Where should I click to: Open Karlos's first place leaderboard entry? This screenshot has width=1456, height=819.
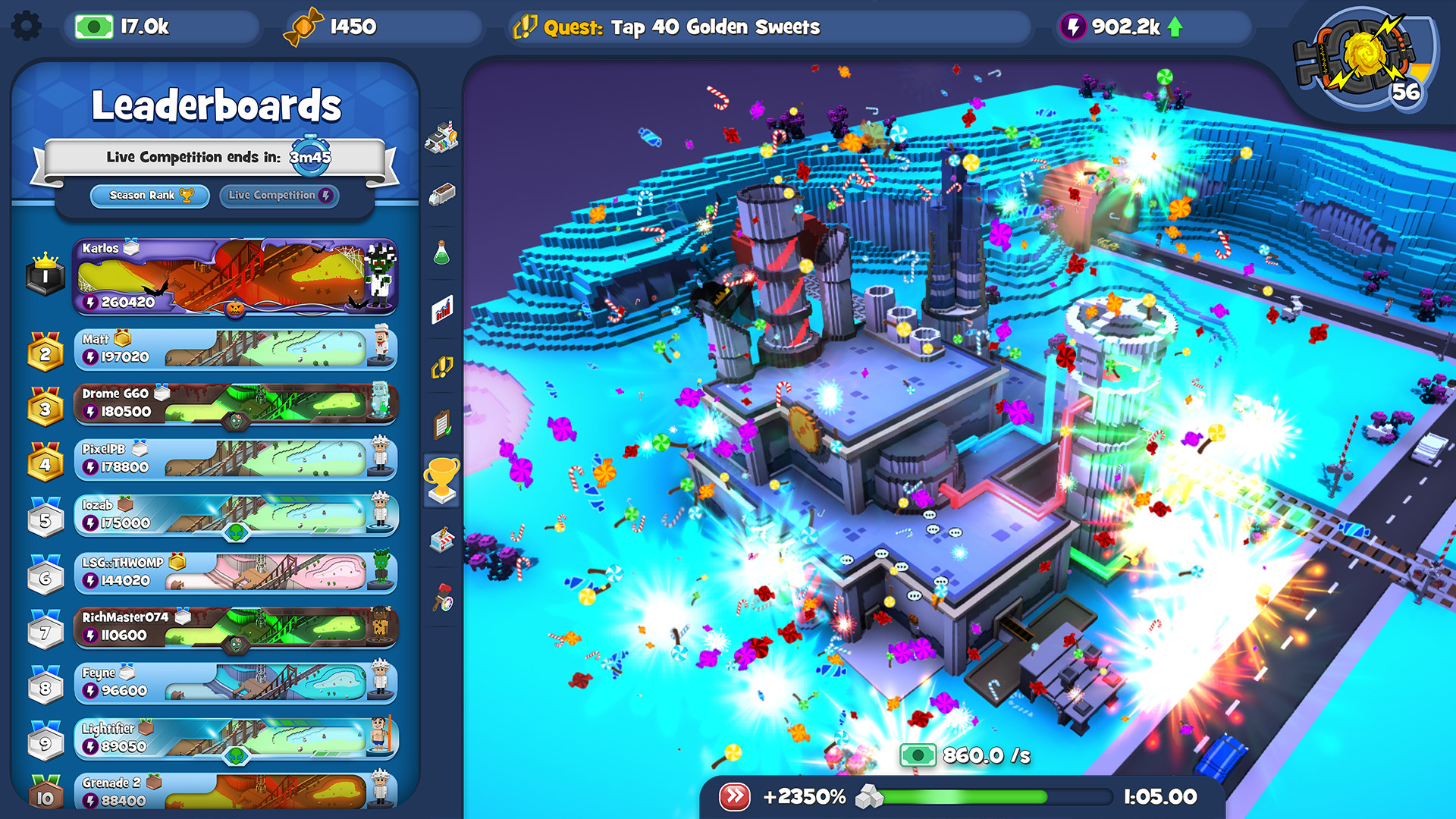click(x=235, y=278)
